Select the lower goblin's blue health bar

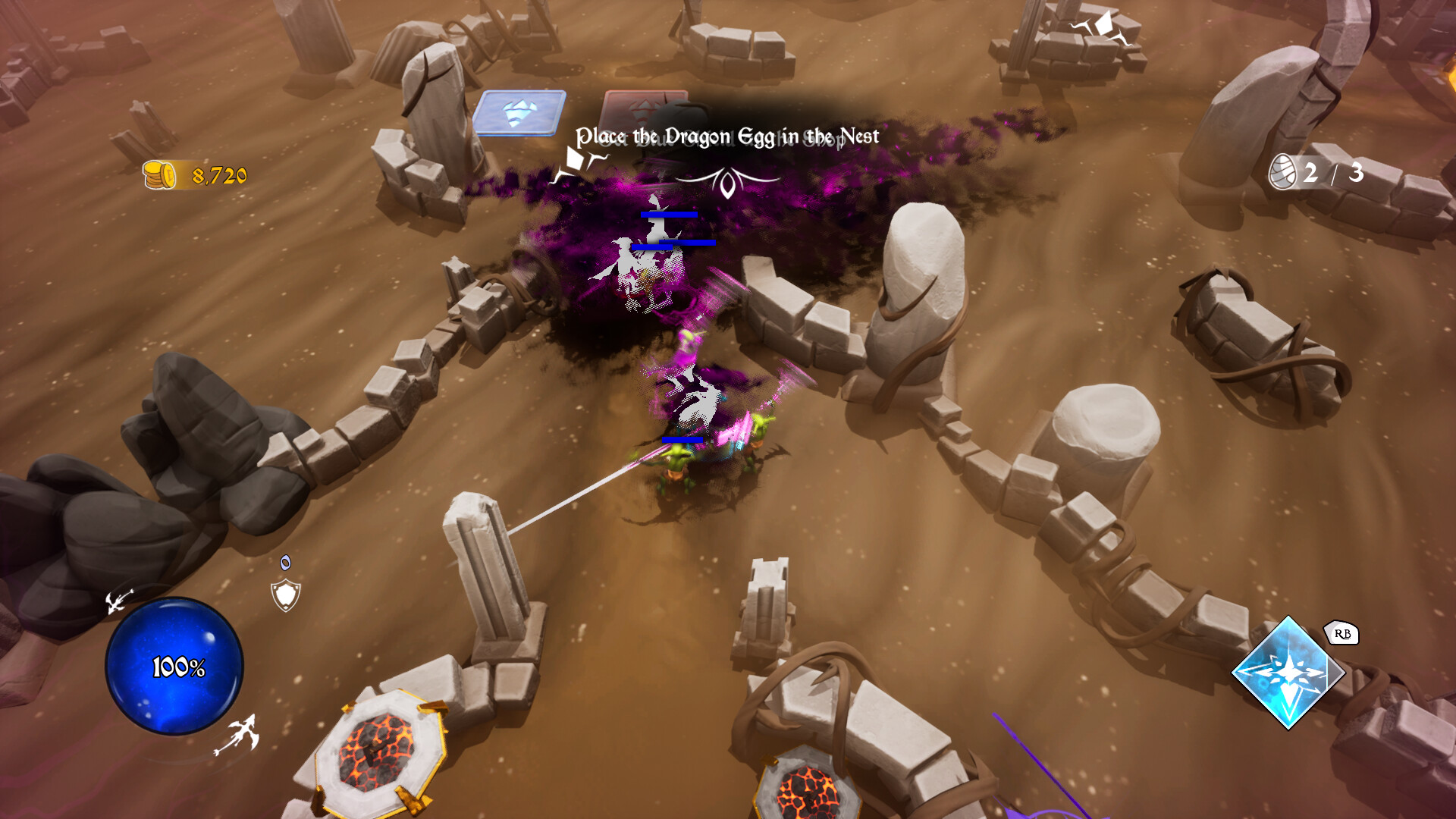(683, 440)
